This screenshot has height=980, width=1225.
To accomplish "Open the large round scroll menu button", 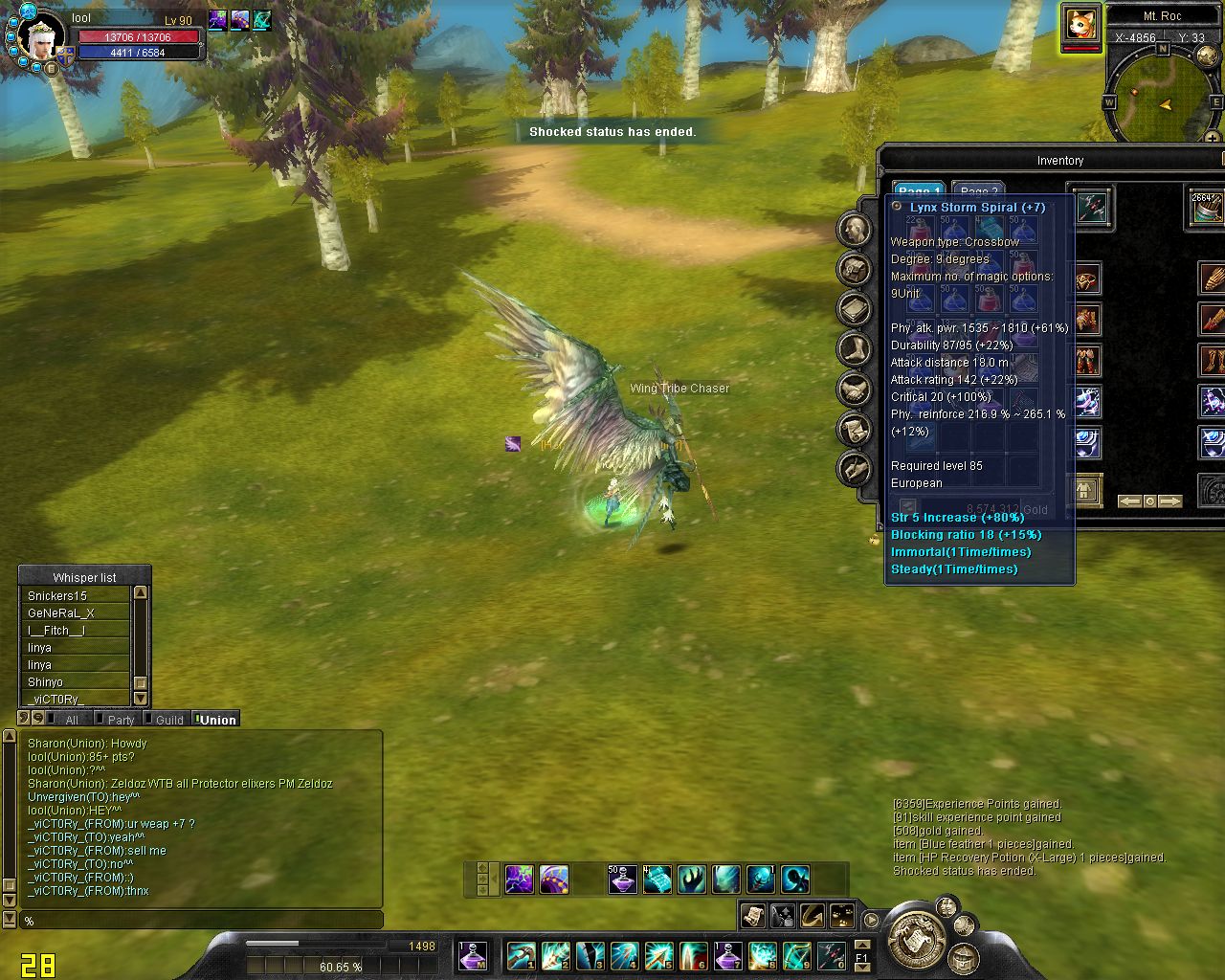I will [x=916, y=936].
